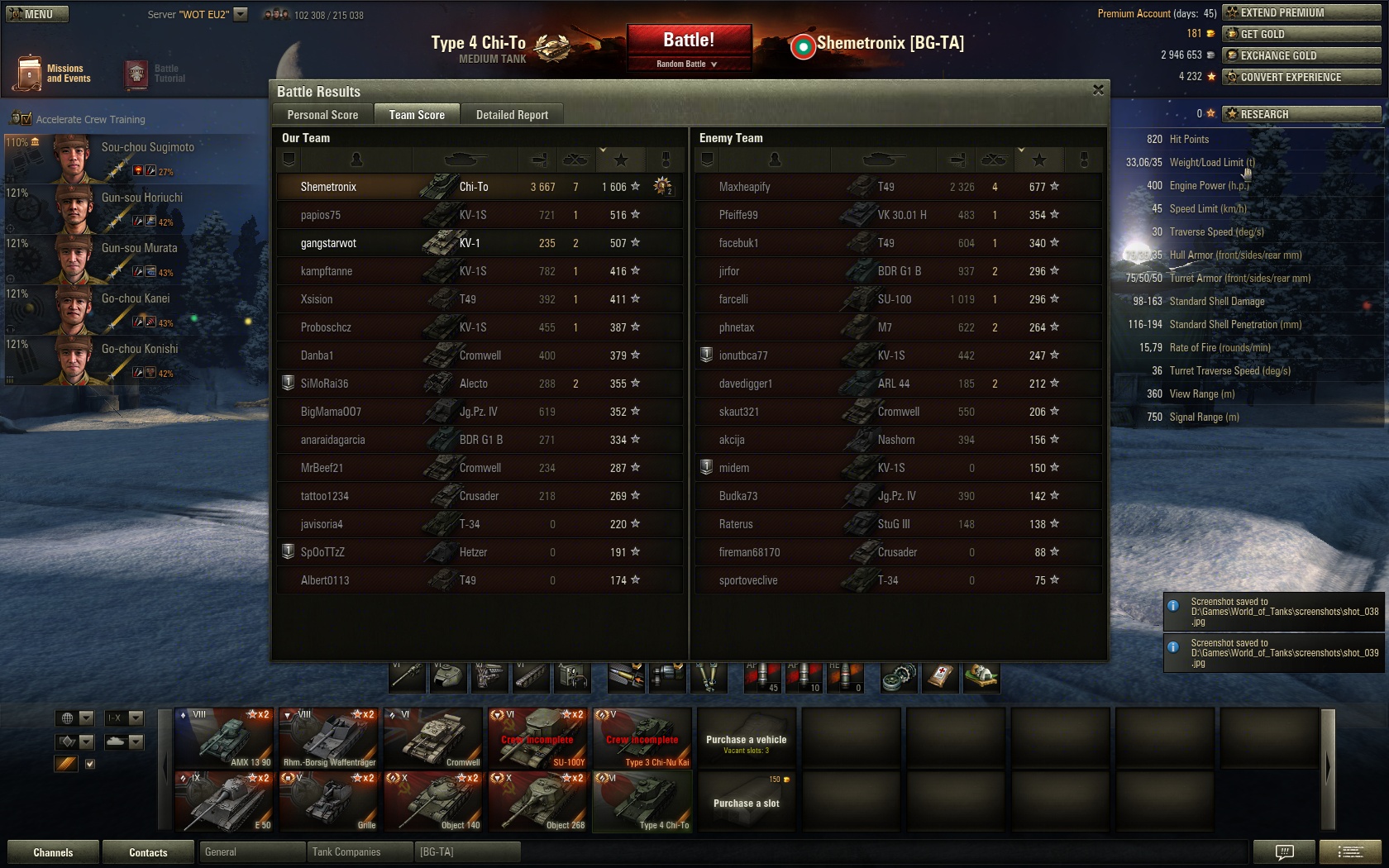Open Exchange Gold

(1301, 55)
